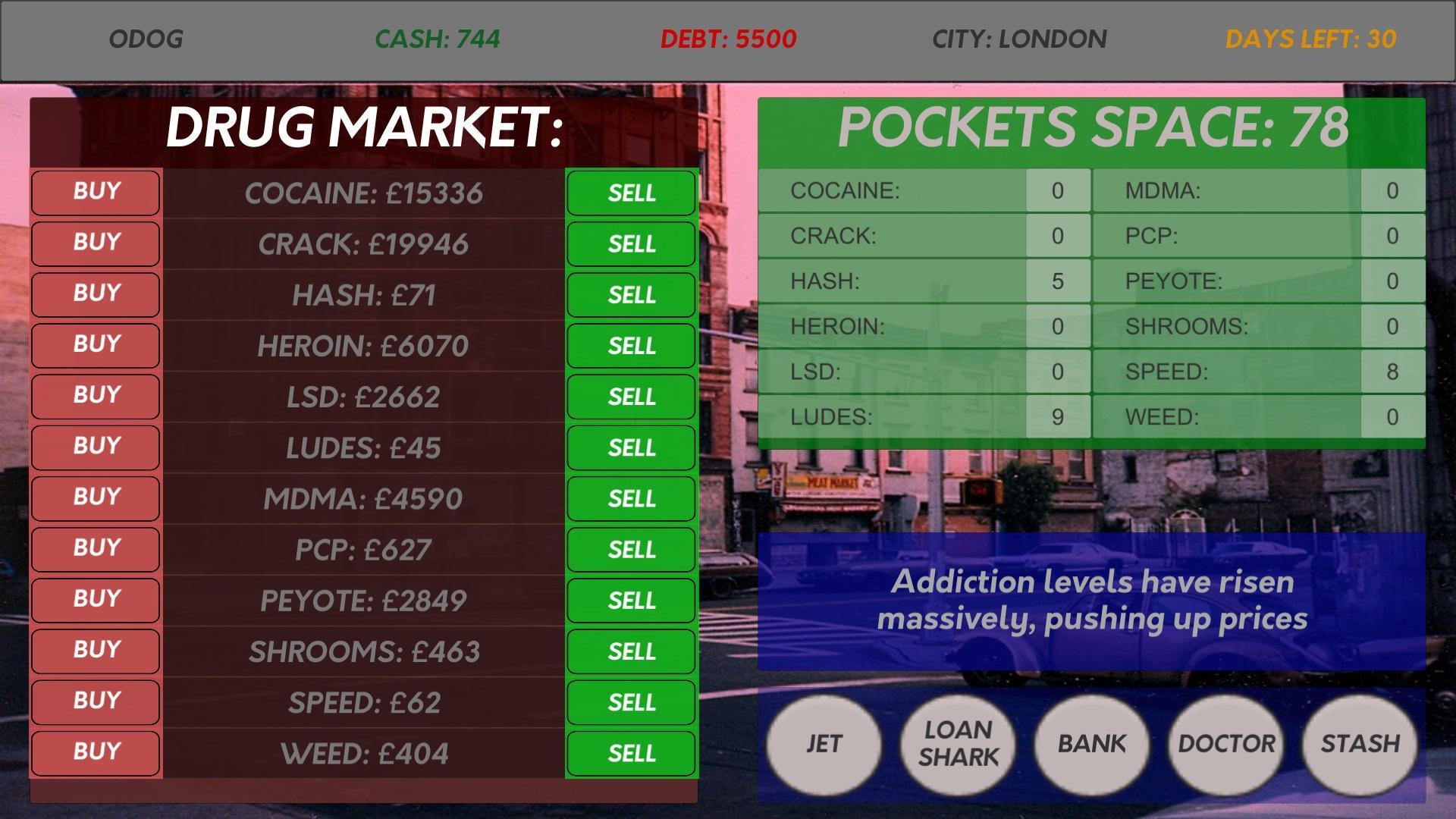Screen dimensions: 1456x819
Task: Buy COCAINE at £15336
Action: pyautogui.click(x=95, y=192)
